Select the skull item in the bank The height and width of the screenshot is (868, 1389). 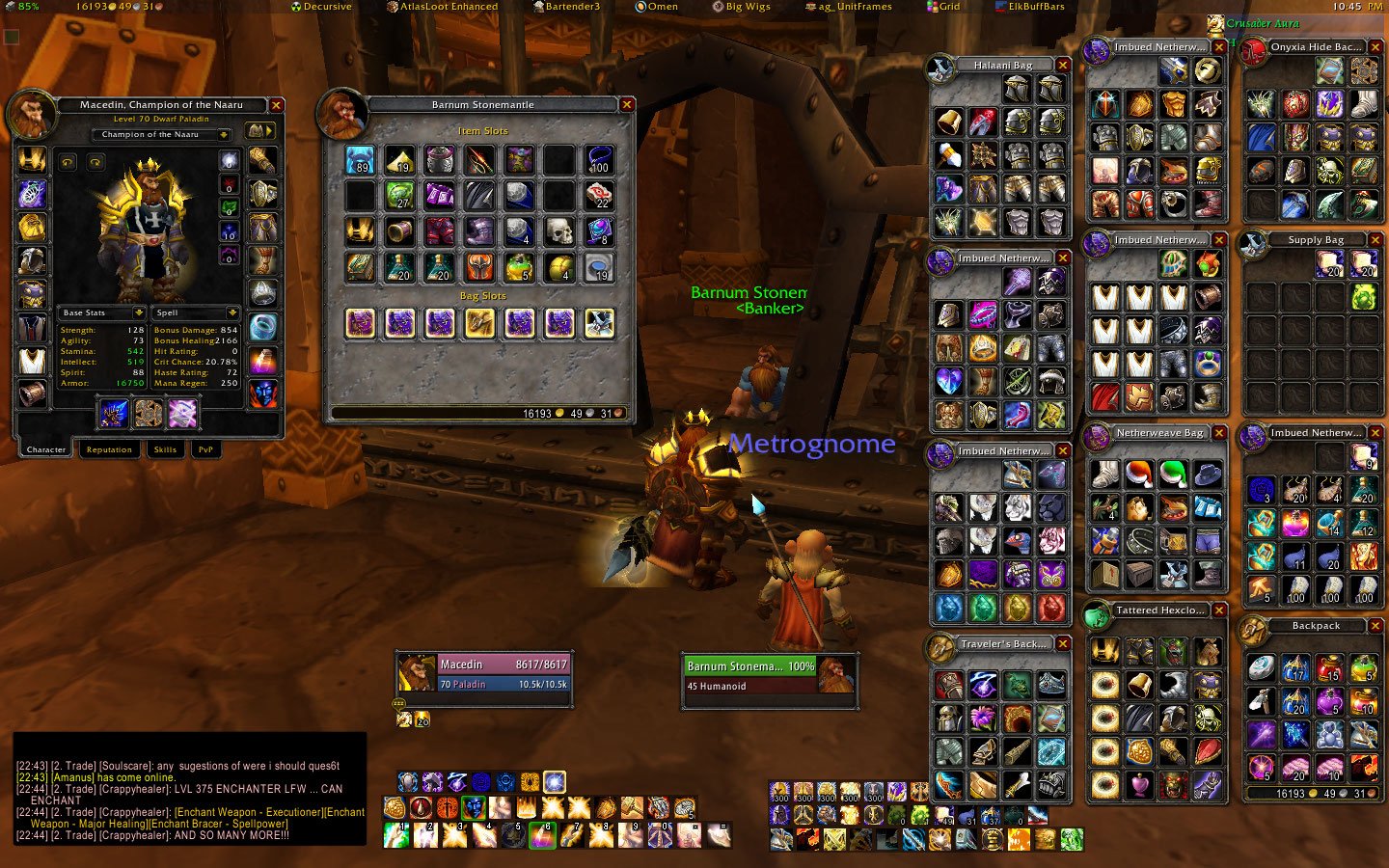click(x=558, y=231)
